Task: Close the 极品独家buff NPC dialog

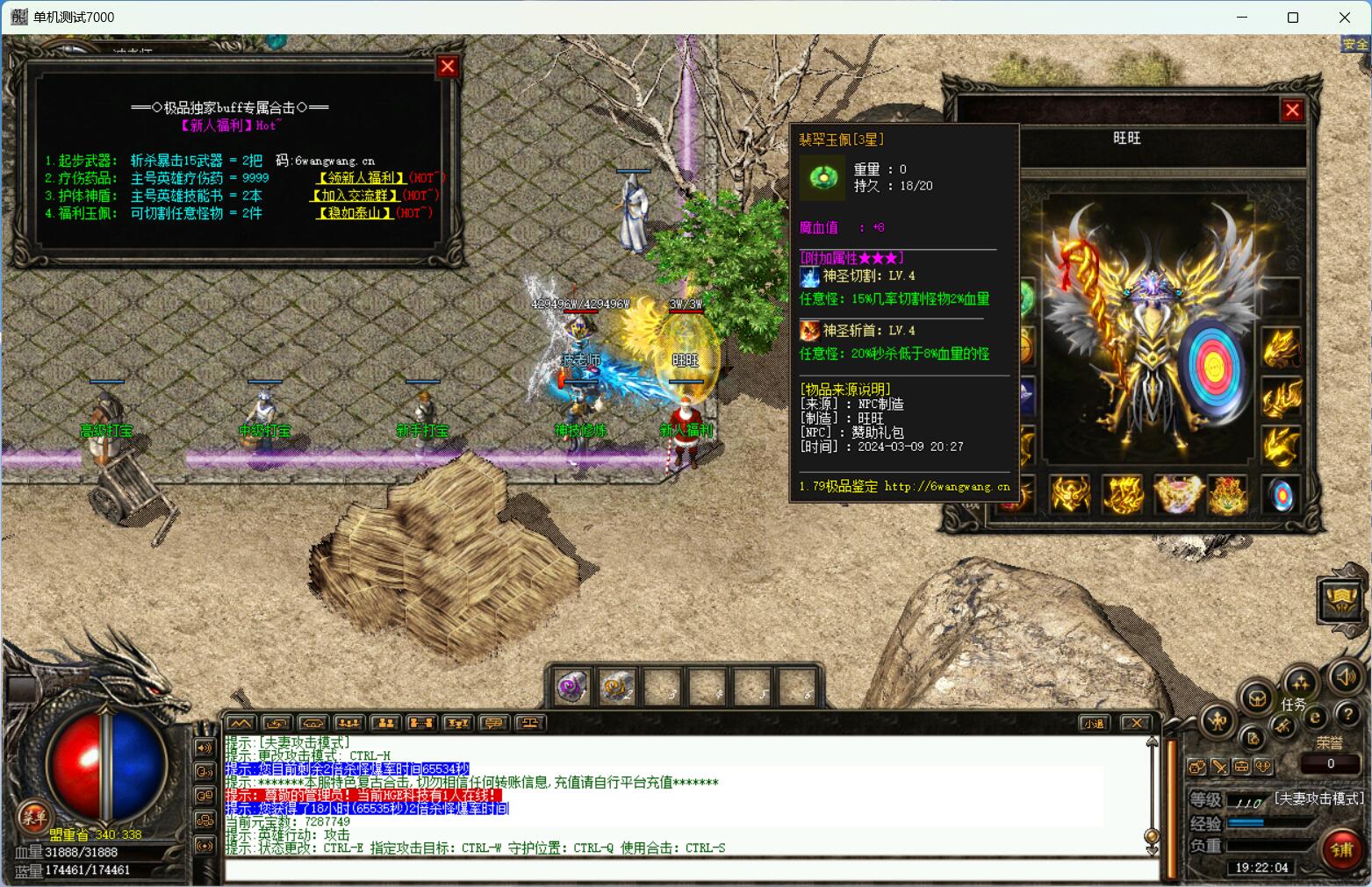Action: [x=448, y=67]
